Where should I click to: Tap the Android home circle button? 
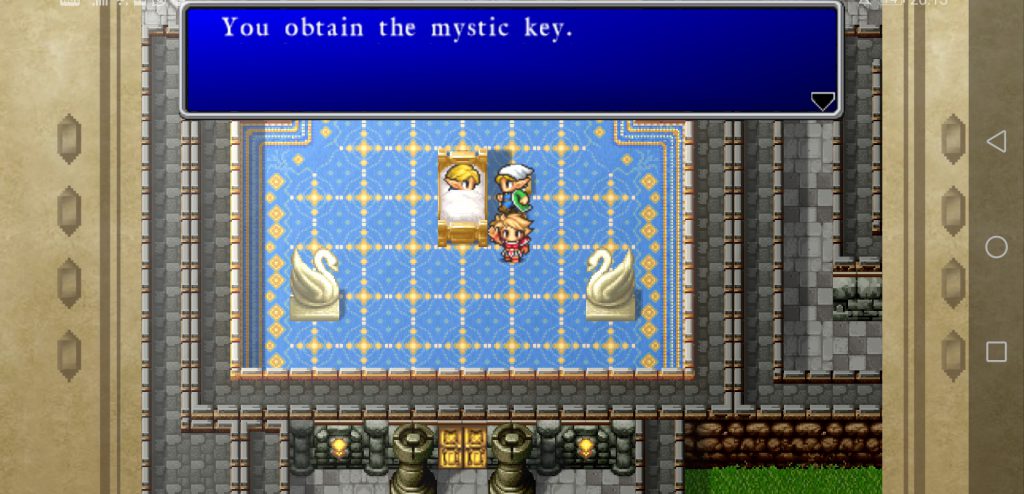click(x=996, y=247)
